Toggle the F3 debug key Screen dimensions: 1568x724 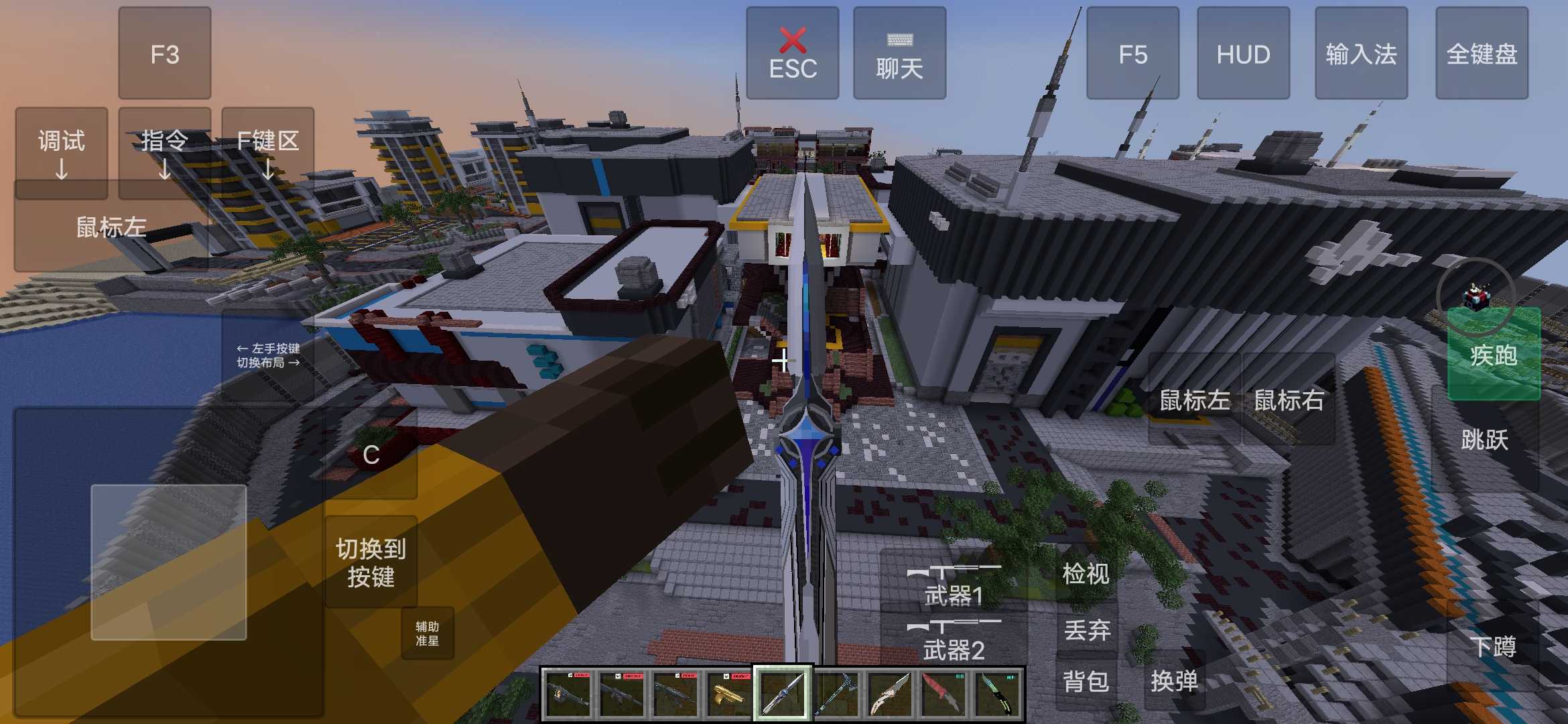click(165, 54)
